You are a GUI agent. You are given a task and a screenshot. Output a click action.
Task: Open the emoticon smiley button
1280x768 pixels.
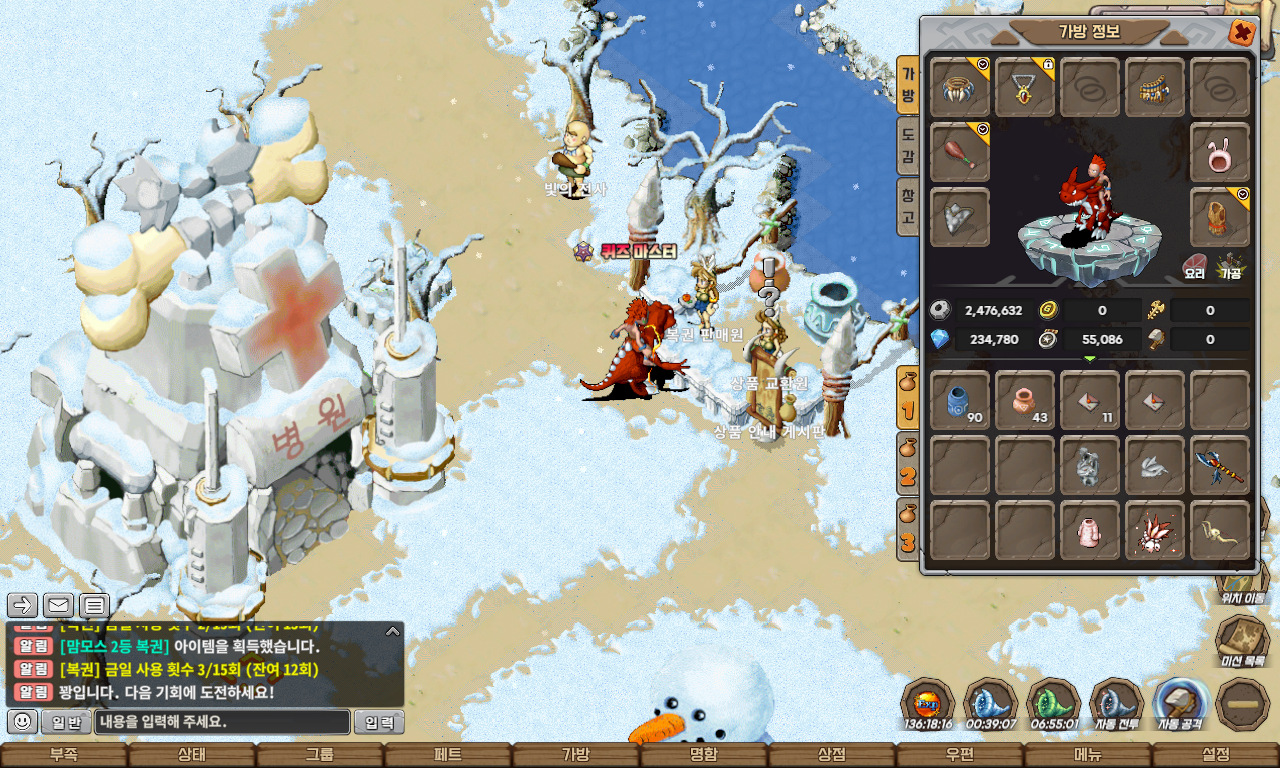(x=22, y=721)
